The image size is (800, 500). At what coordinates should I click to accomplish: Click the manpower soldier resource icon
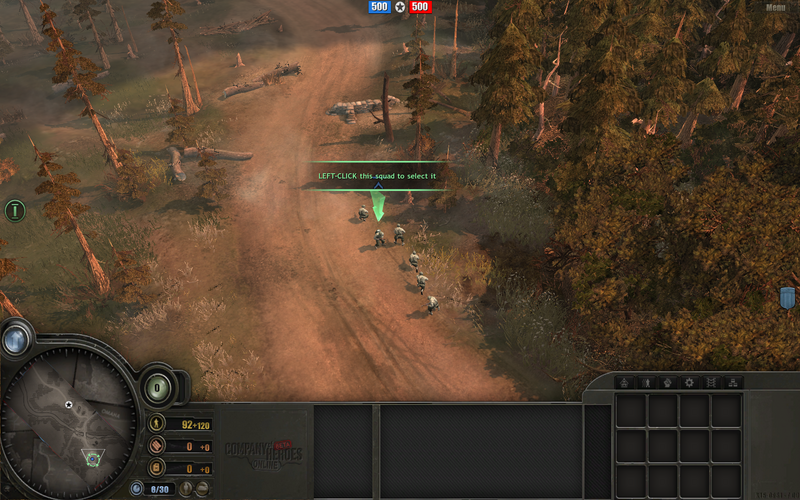156,425
